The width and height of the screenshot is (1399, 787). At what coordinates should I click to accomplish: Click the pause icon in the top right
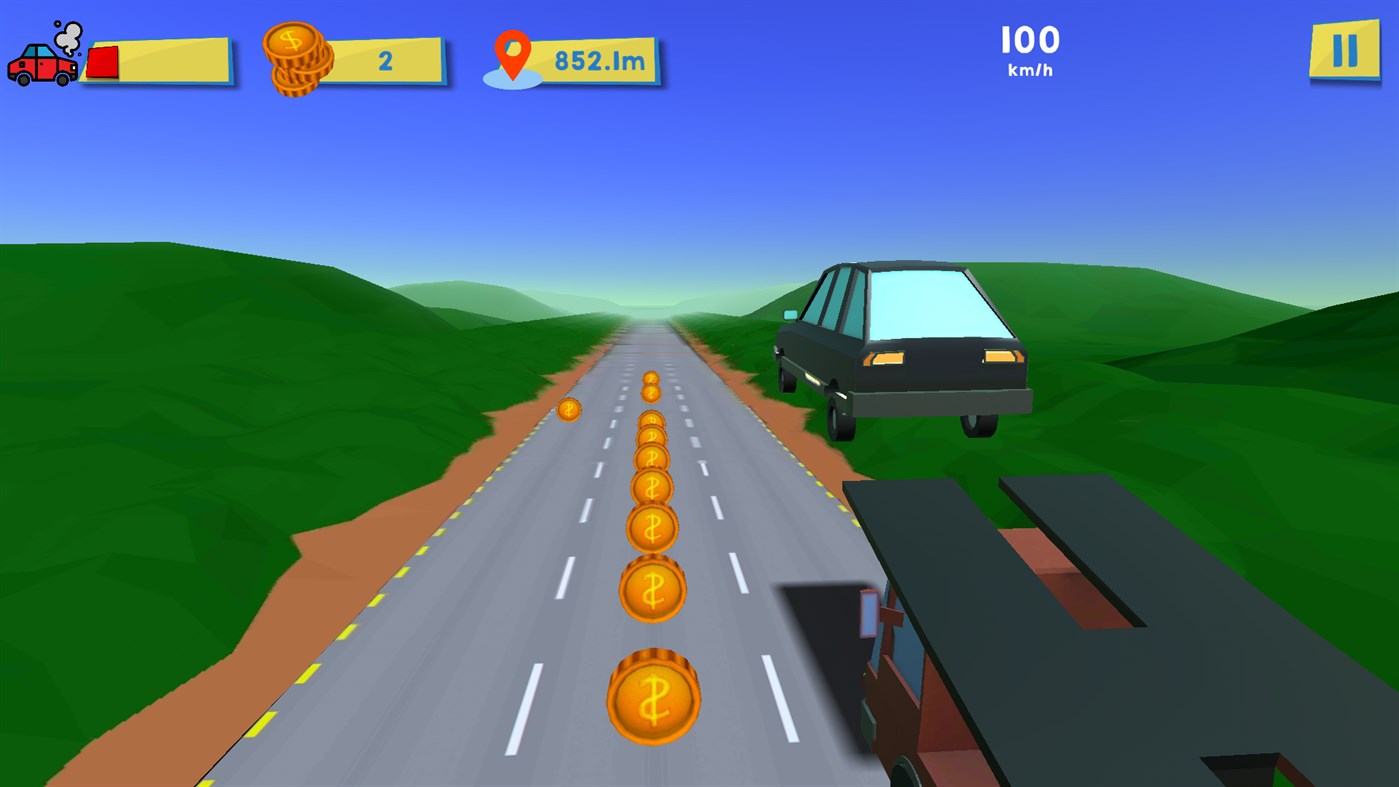coord(1343,48)
